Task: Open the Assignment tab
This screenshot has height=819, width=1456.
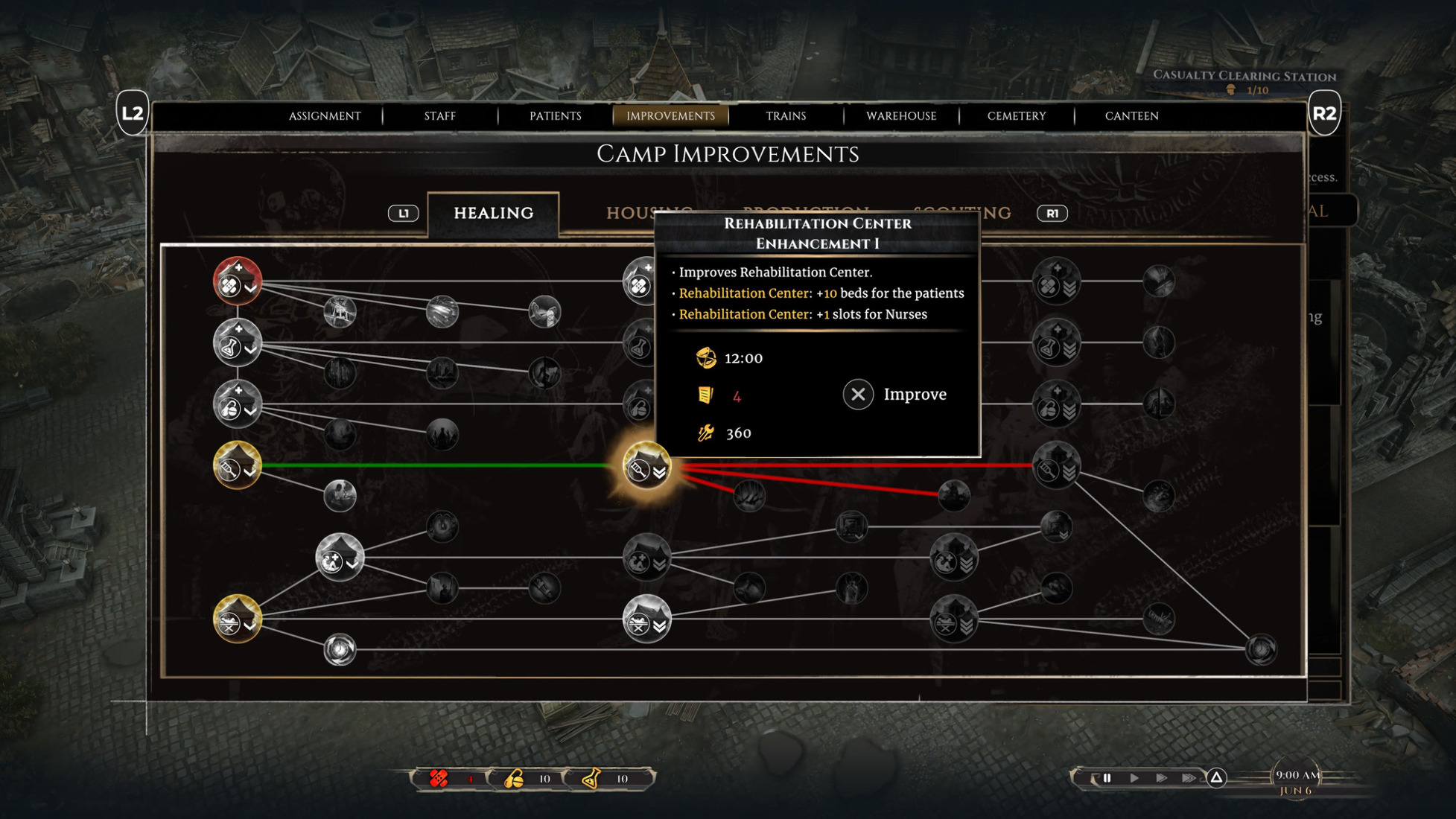Action: tap(325, 116)
